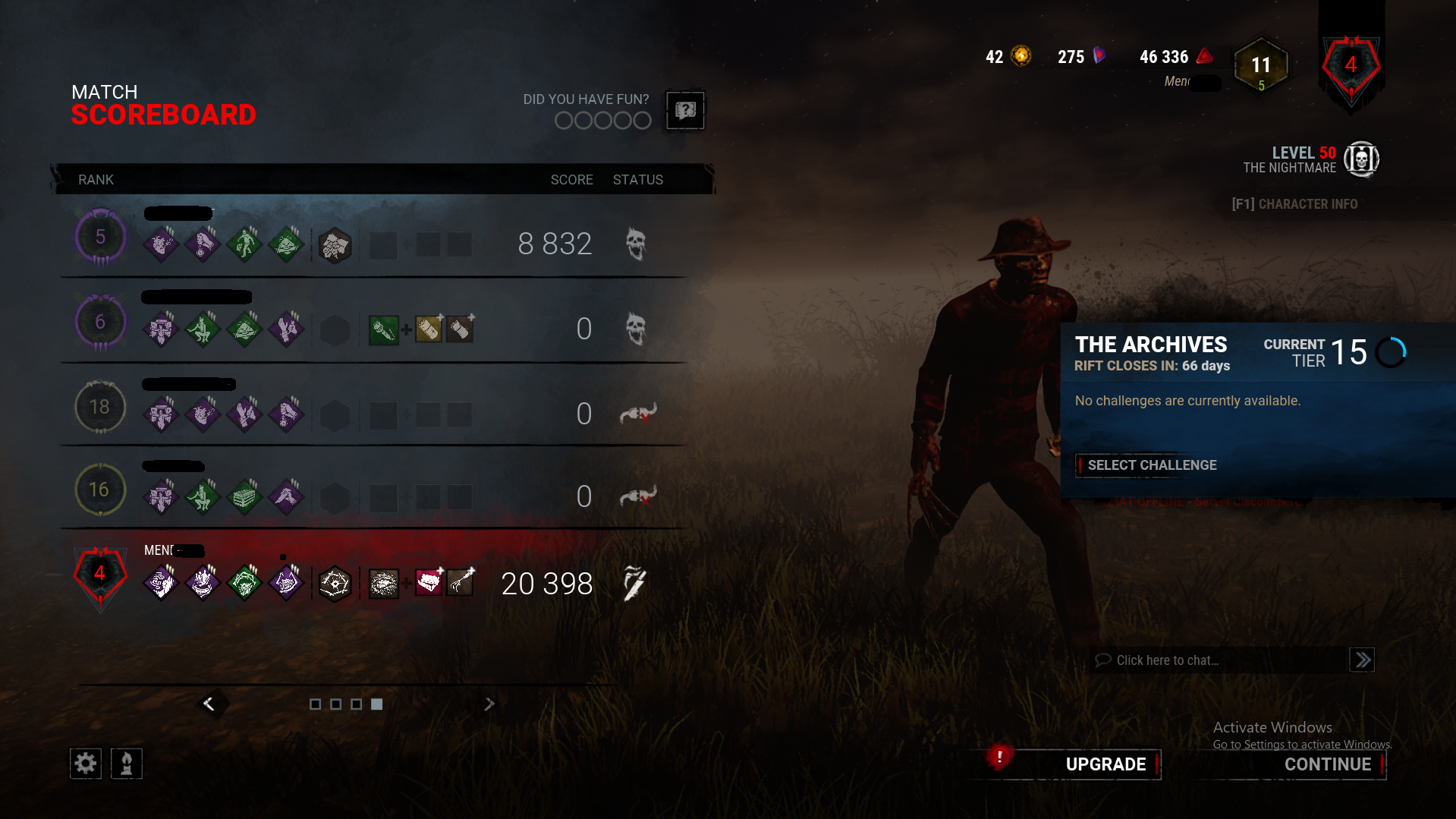
Task: Click CONTINUE to leave the scoreboard
Action: (x=1329, y=764)
